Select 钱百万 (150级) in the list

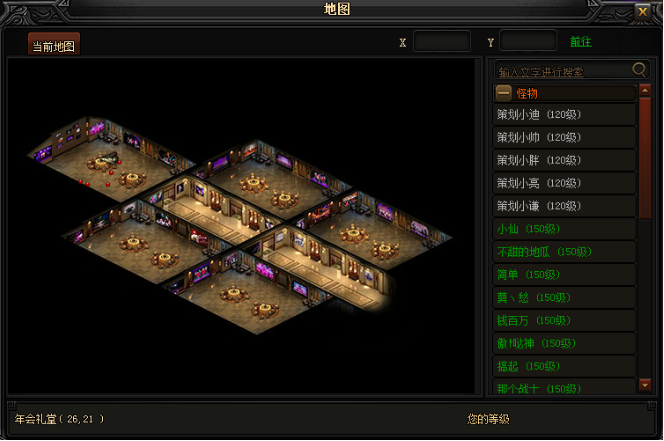click(x=564, y=322)
